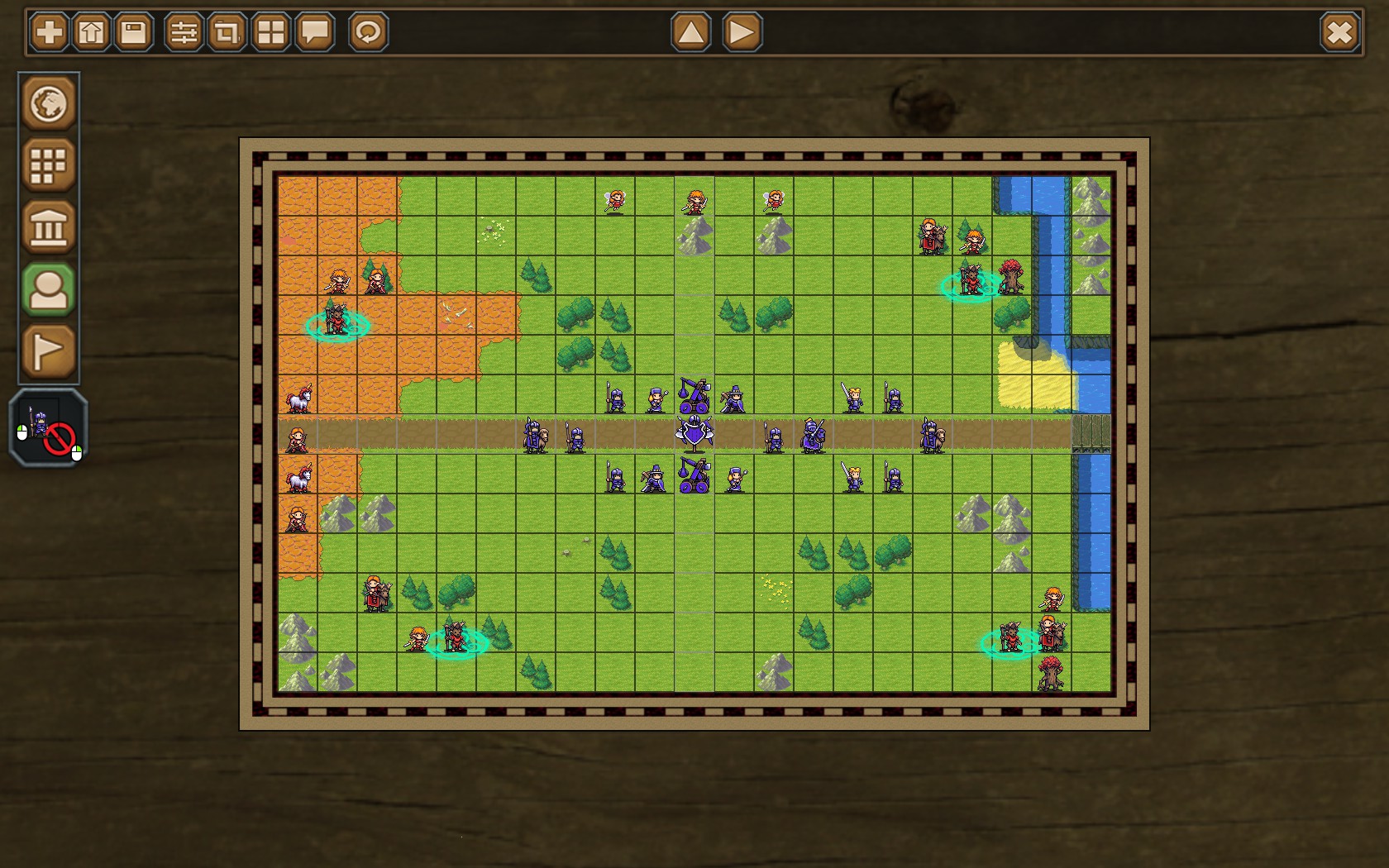The width and height of the screenshot is (1389, 868).
Task: Close the map editor window
Action: (1339, 31)
